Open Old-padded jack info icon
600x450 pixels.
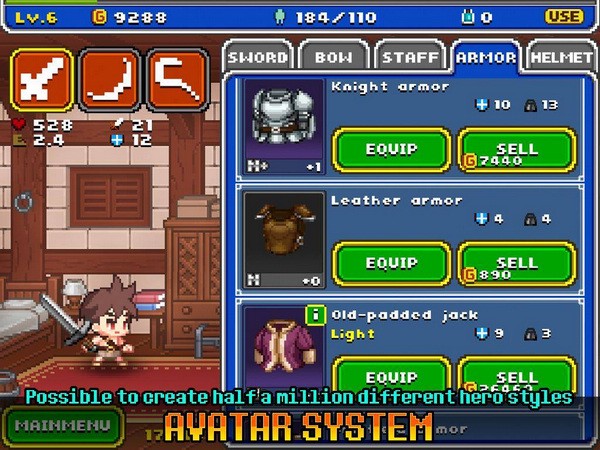[315, 314]
